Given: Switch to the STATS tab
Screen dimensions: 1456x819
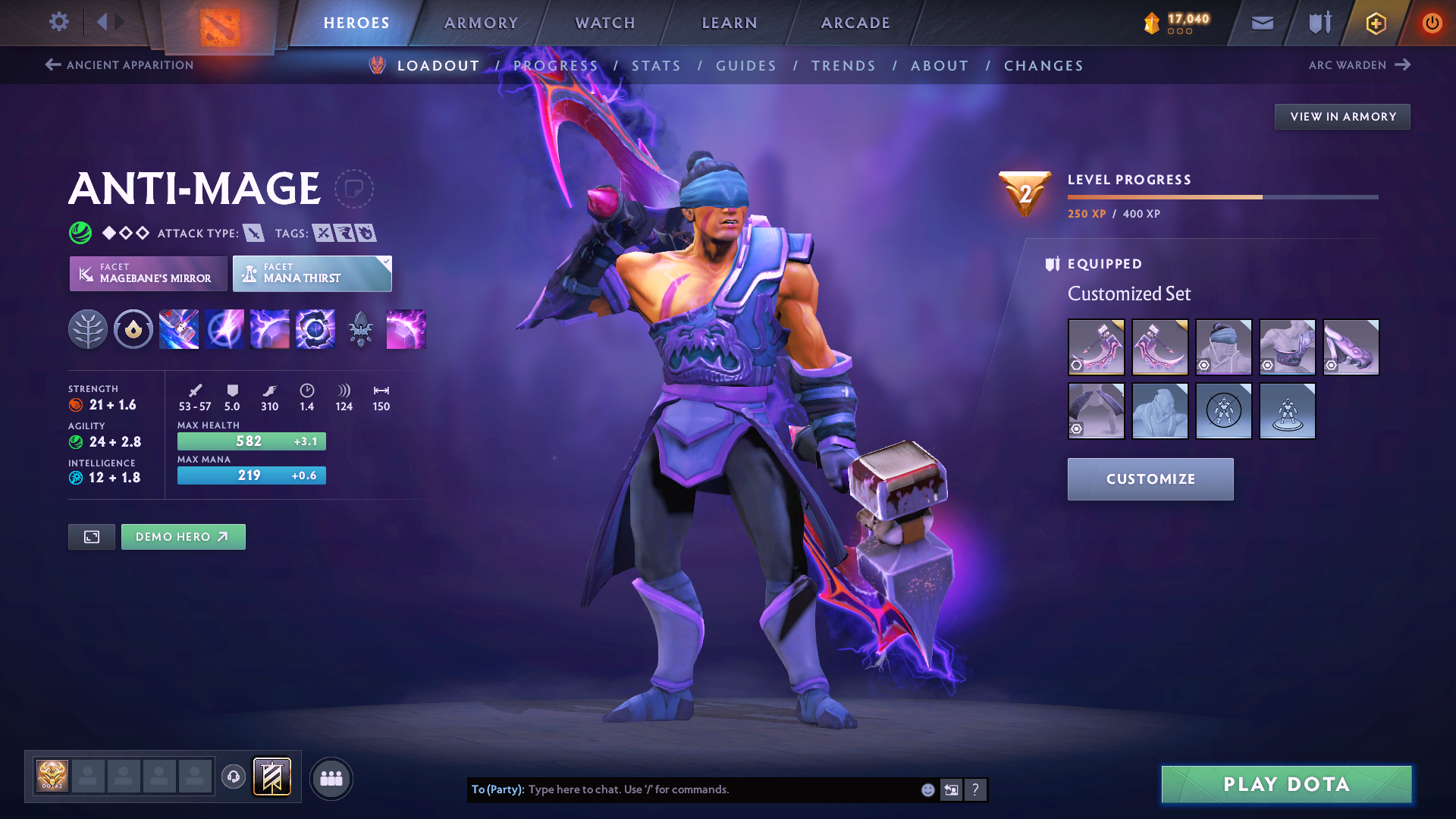Looking at the screenshot, I should pos(657,66).
